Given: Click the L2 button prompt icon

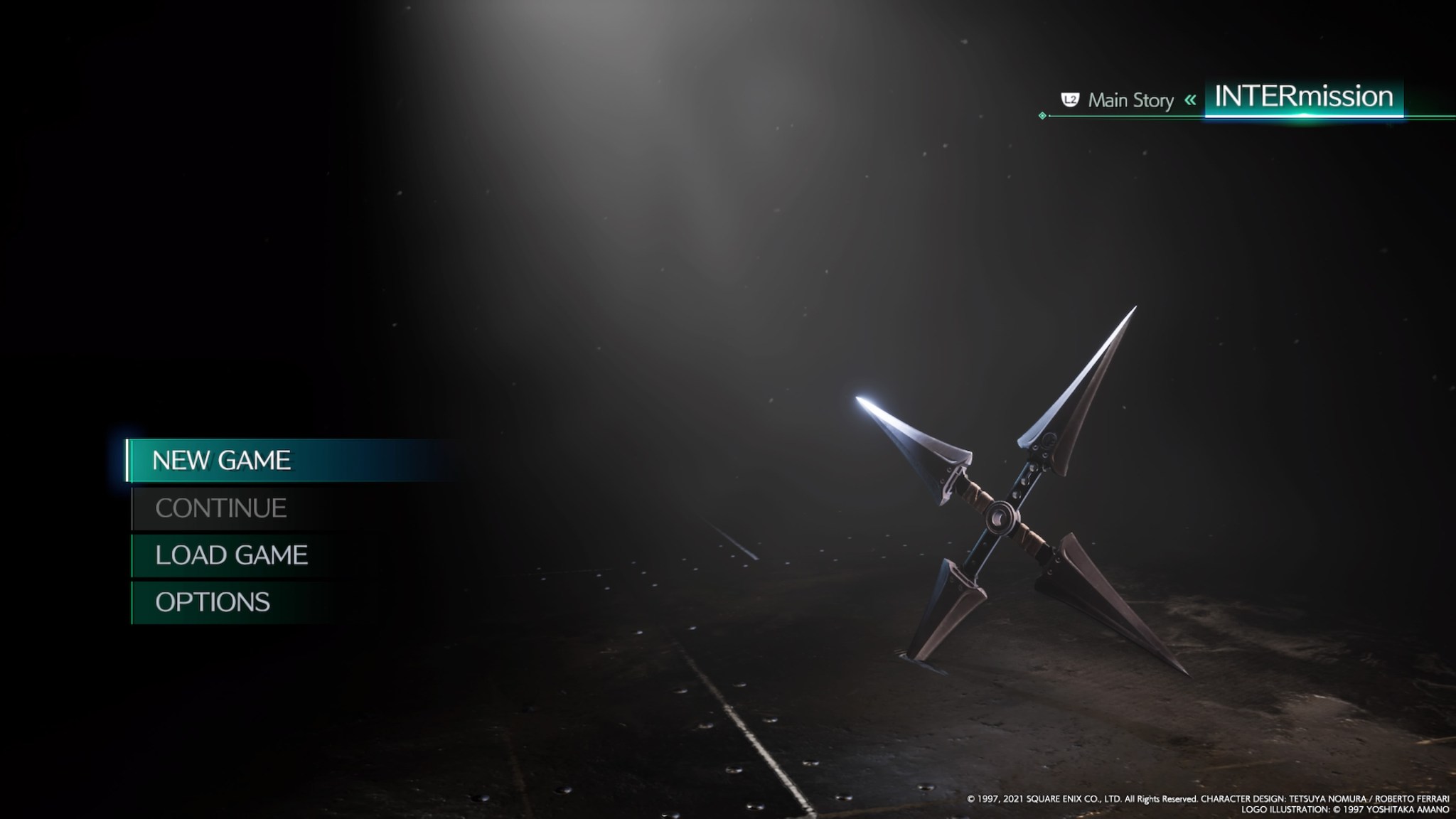Looking at the screenshot, I should [1069, 101].
